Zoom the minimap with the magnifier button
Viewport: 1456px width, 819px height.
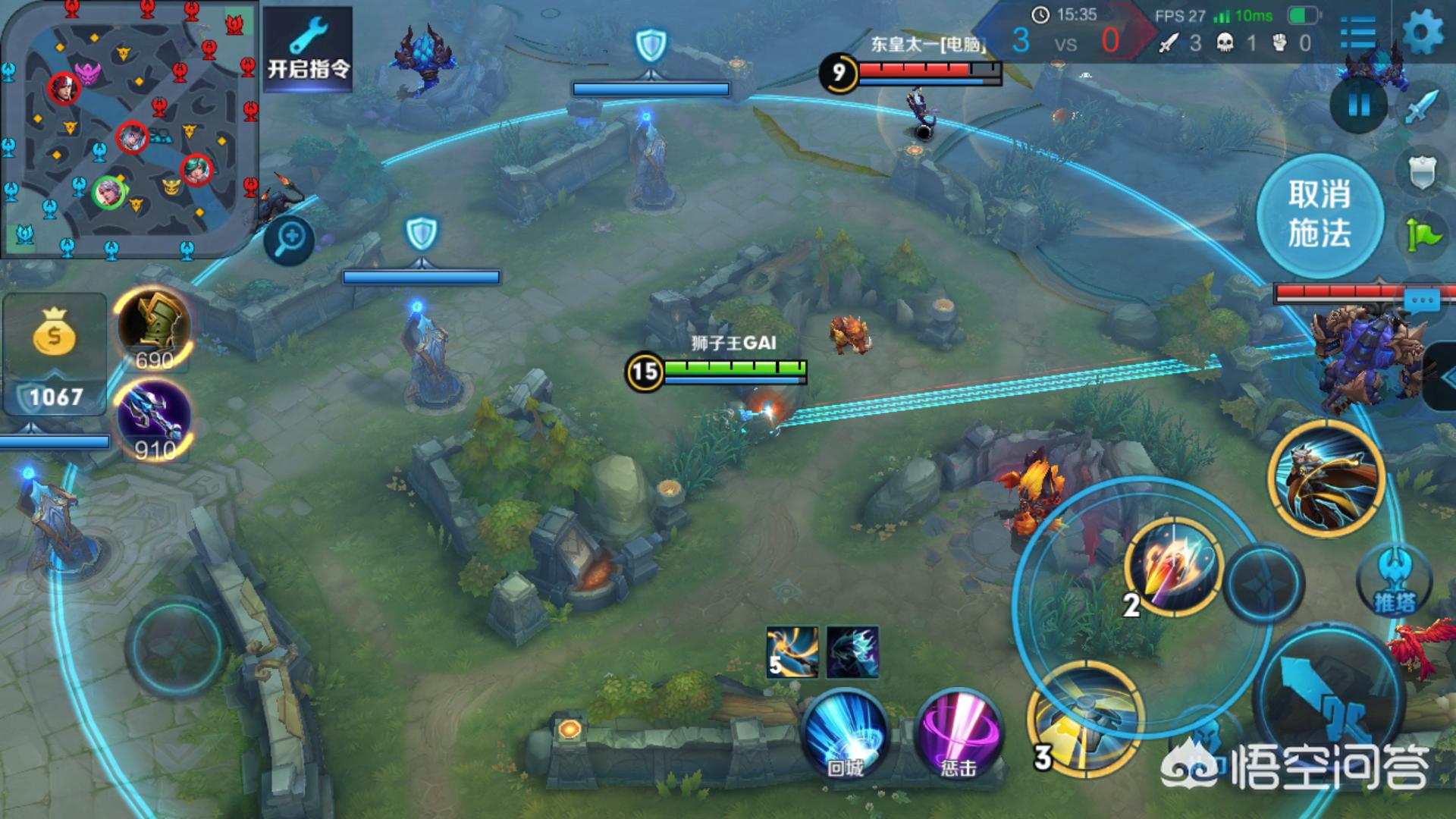coord(290,240)
